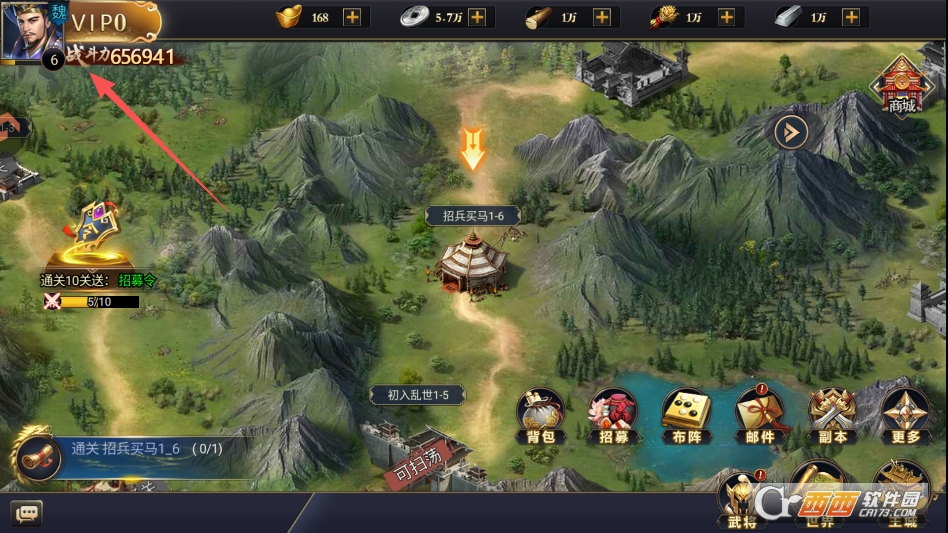948x533 pixels.
Task: Enter the 副本 dungeon menu
Action: [x=833, y=416]
